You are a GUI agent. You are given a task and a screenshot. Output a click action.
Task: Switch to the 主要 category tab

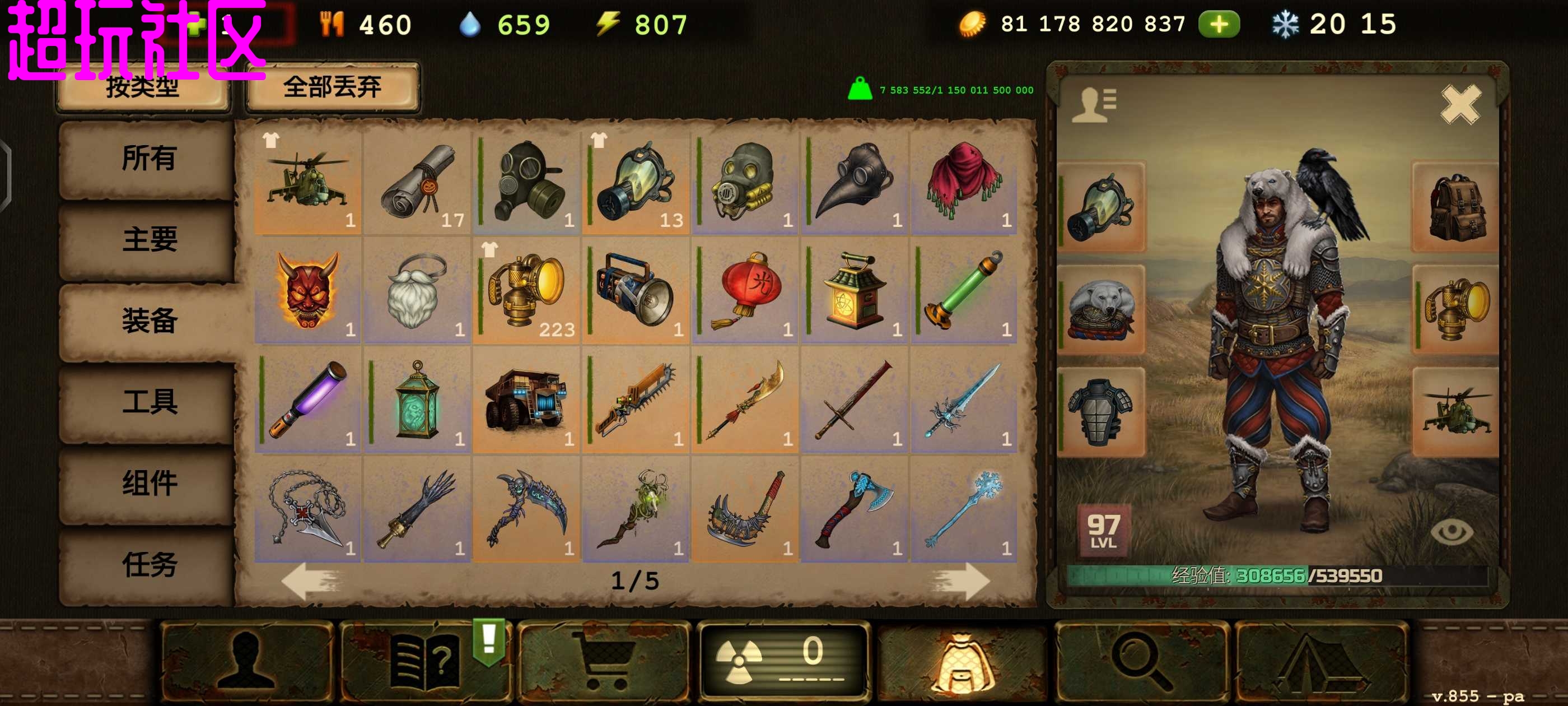(148, 239)
